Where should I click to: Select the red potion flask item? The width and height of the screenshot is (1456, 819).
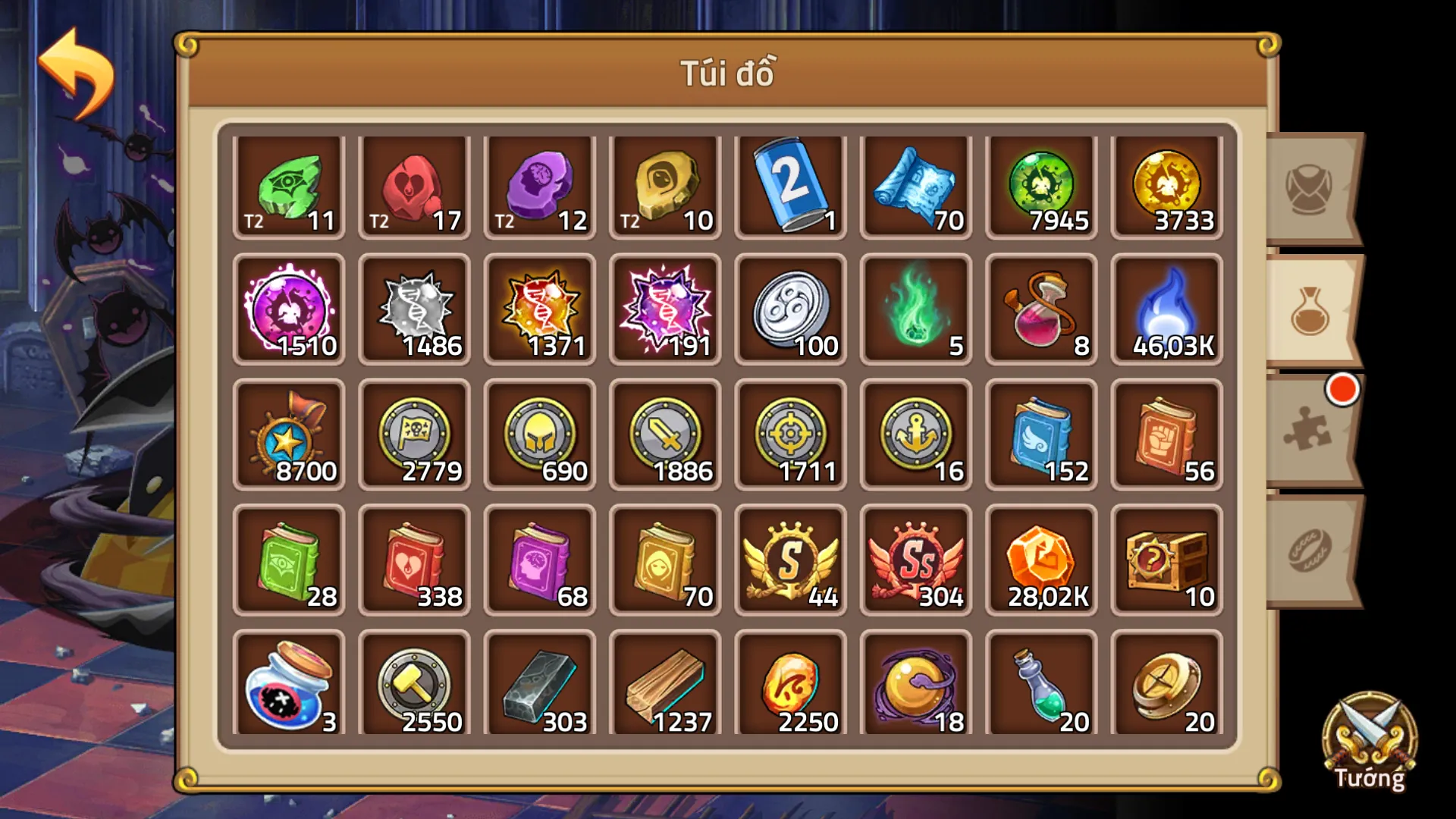[x=1040, y=311]
